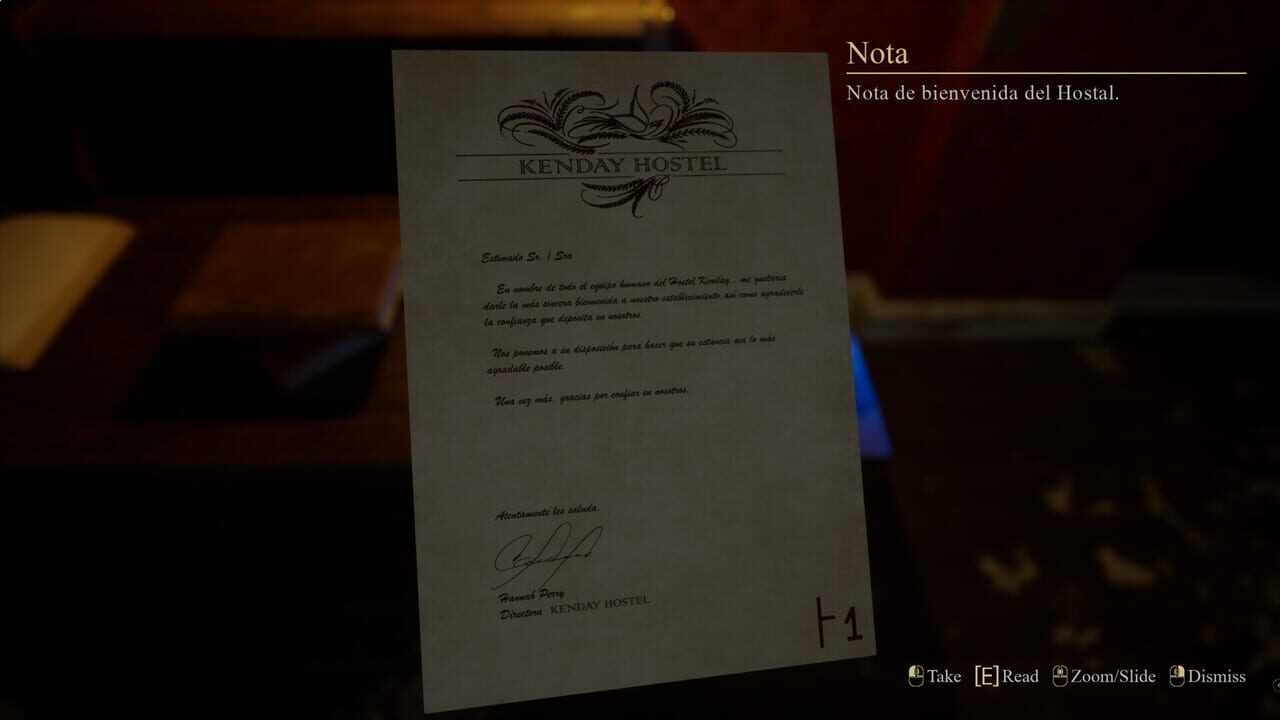Click the bird flourish above the letterhead
Viewport: 1280px width, 720px height.
click(x=640, y=110)
